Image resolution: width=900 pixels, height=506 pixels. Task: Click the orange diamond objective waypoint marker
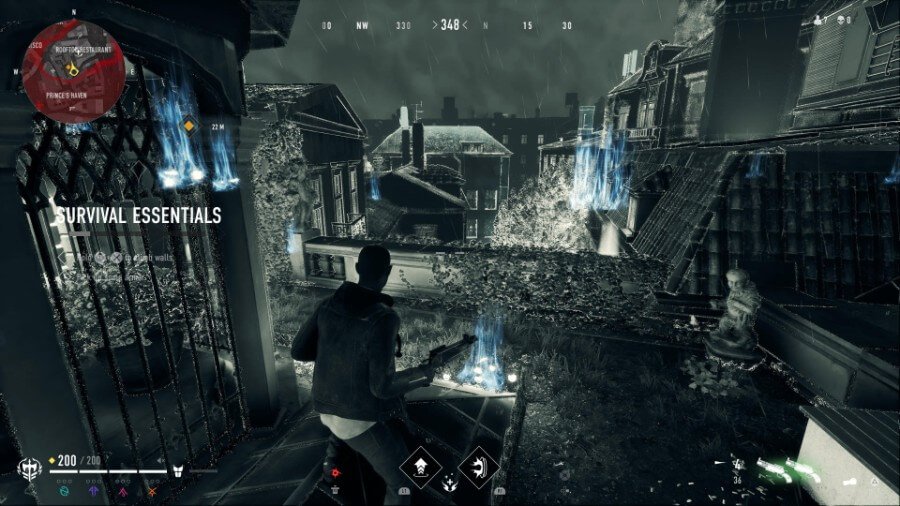[x=188, y=126]
